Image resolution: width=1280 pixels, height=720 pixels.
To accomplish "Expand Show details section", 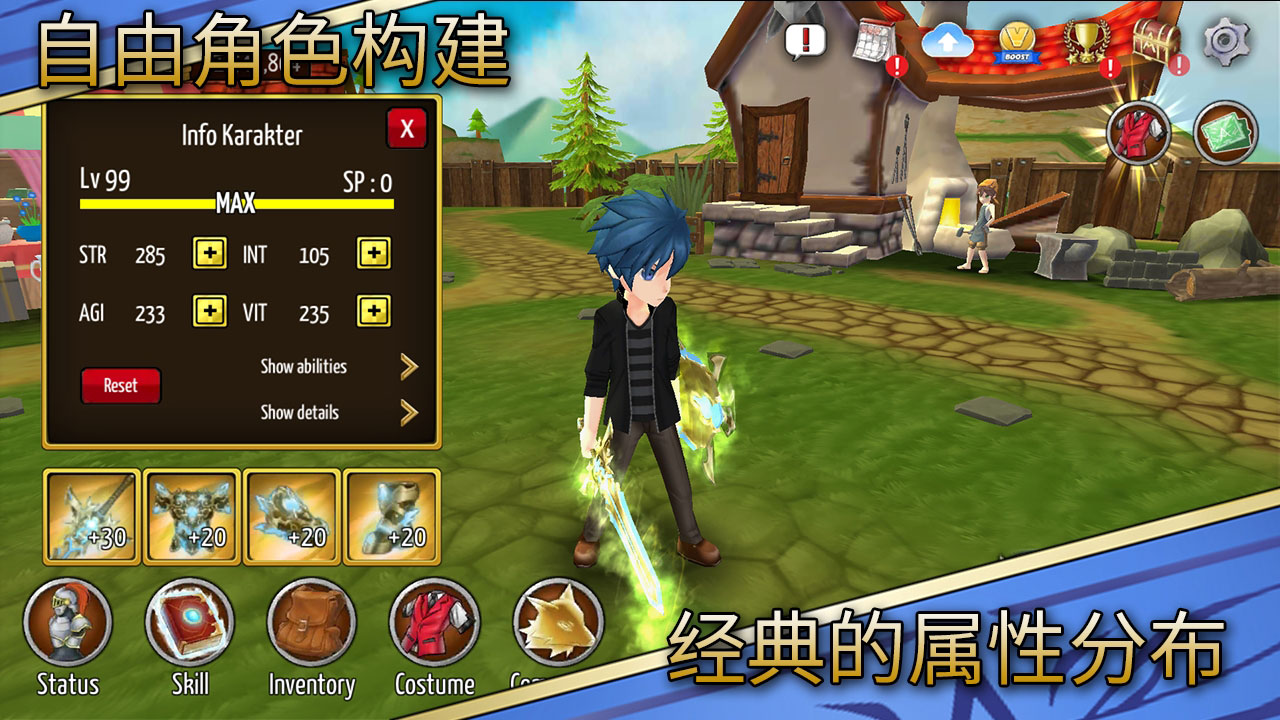I will click(300, 412).
